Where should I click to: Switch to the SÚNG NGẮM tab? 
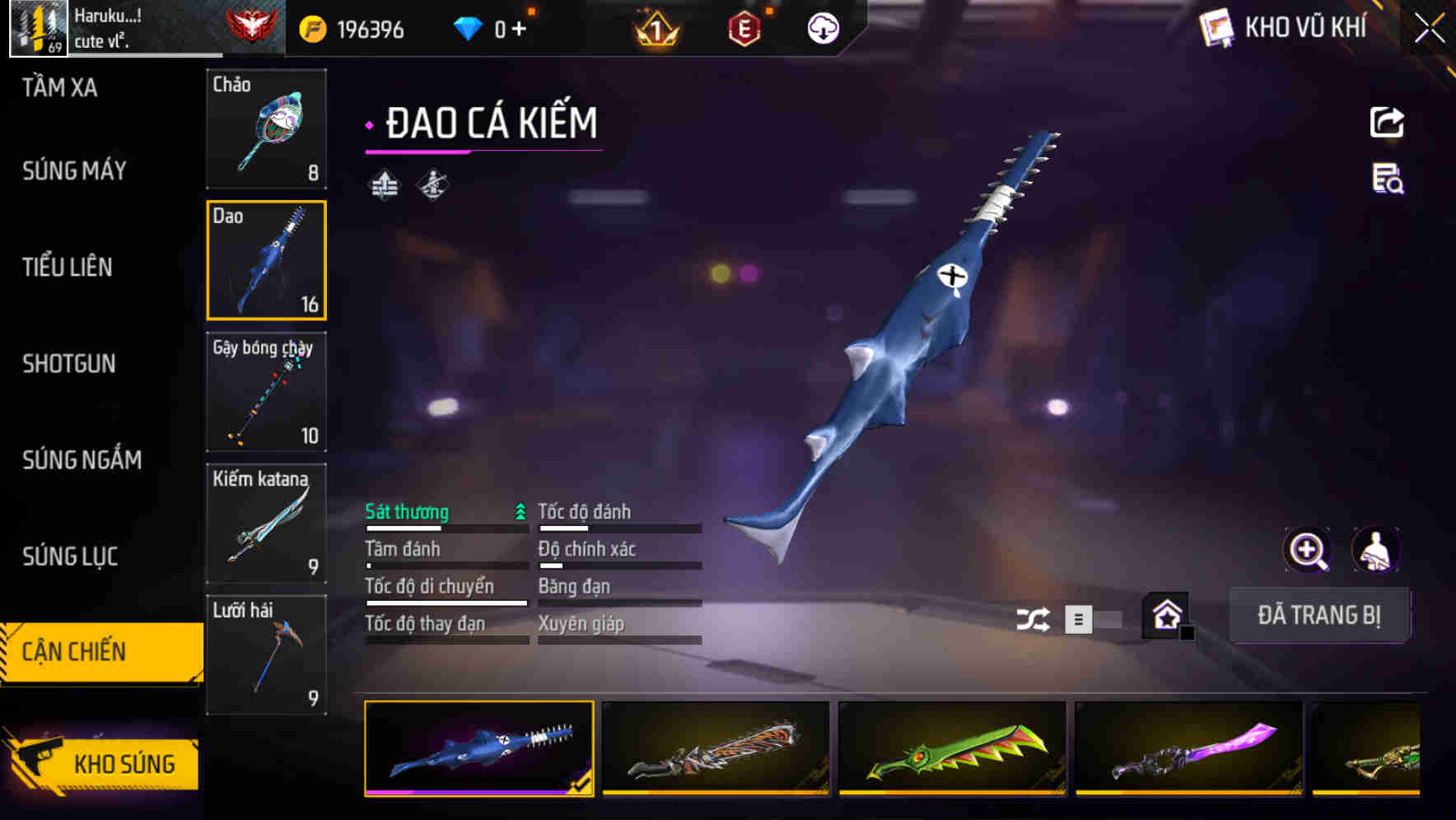(x=81, y=460)
